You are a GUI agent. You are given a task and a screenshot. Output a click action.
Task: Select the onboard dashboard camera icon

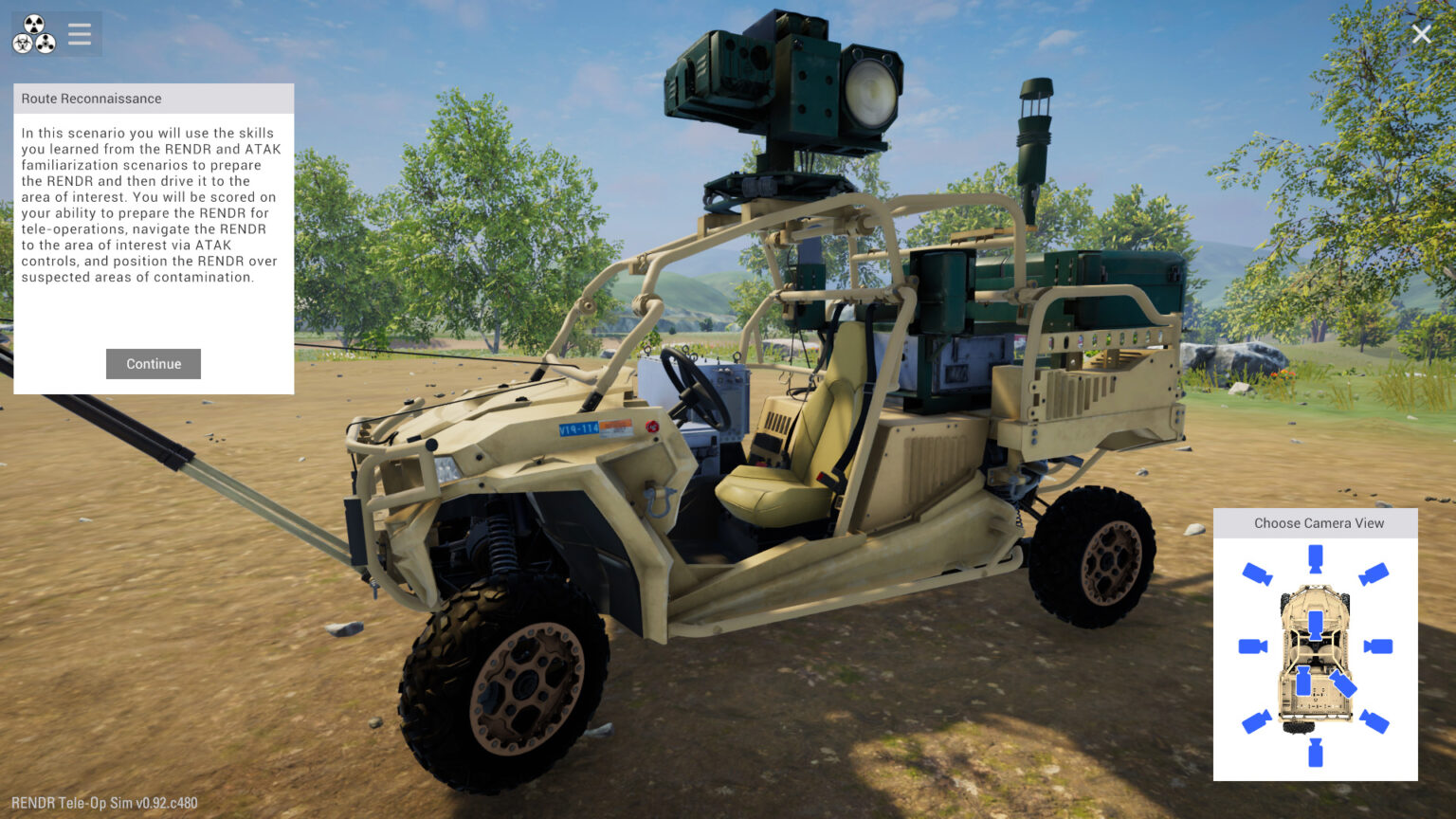1316,626
